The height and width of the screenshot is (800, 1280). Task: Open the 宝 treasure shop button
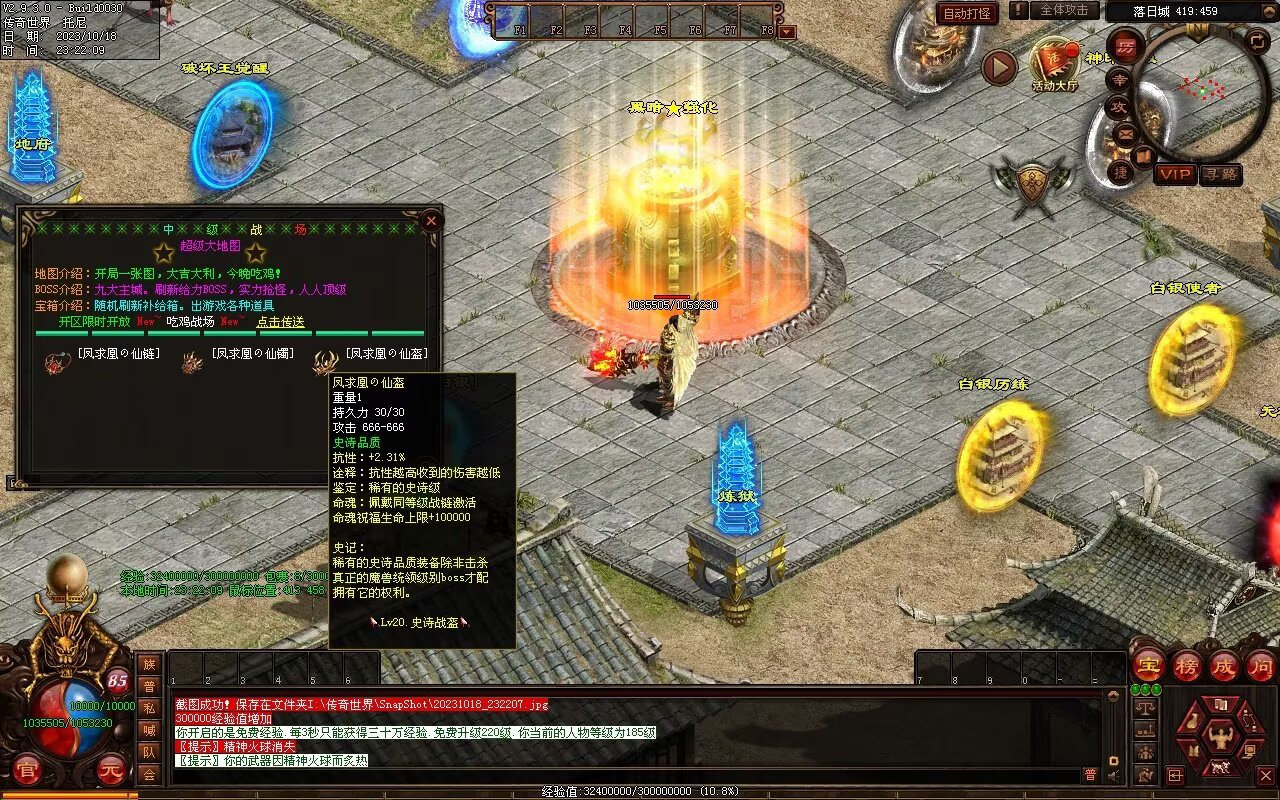pos(1148,665)
